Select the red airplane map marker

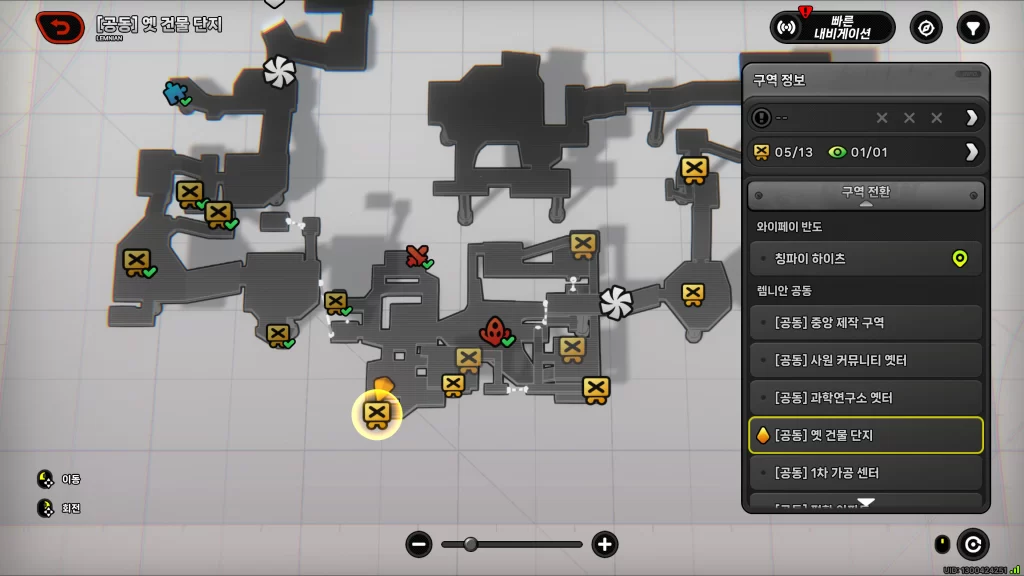[417, 256]
